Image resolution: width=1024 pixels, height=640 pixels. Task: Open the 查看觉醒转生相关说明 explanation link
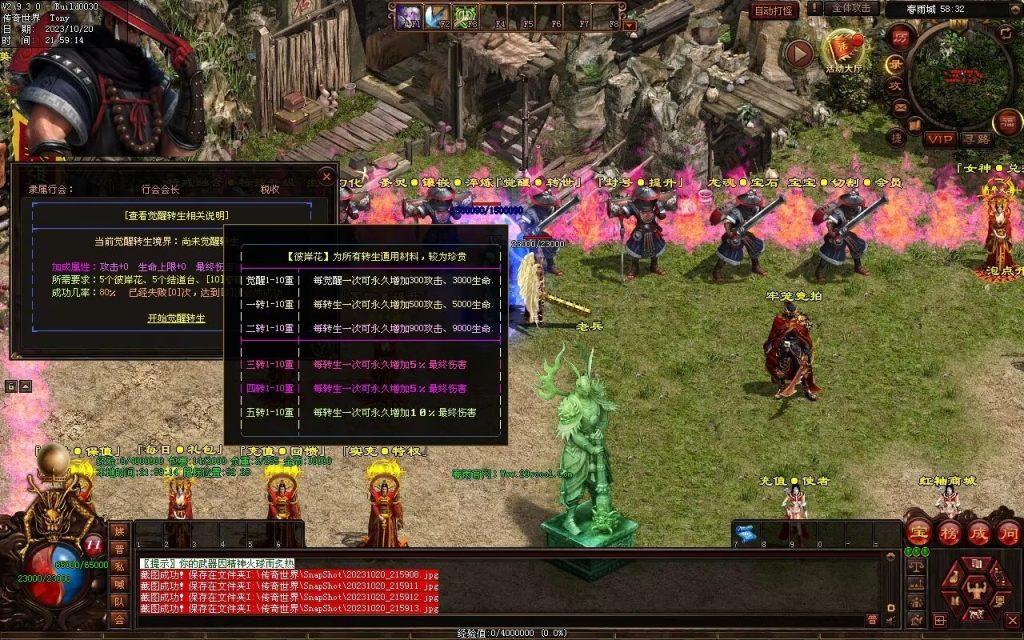pyautogui.click(x=176, y=215)
